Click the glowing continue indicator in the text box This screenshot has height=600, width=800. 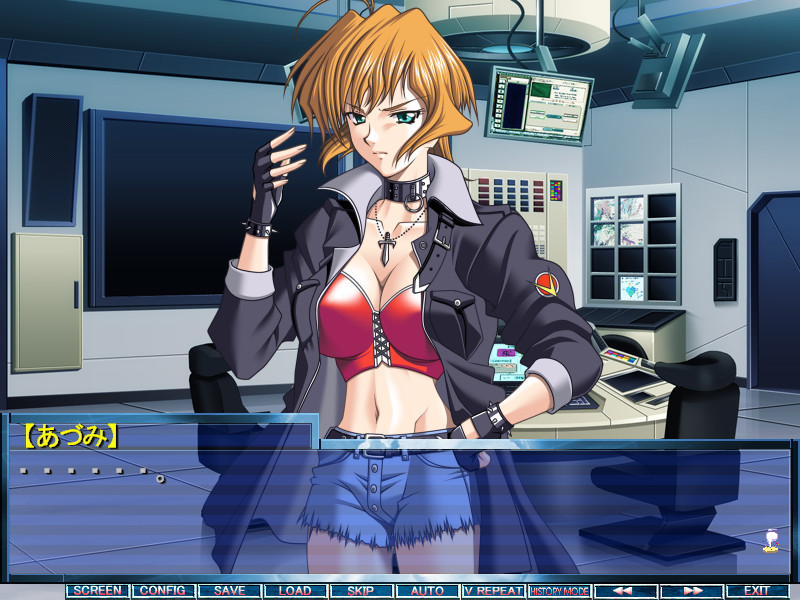coord(771,541)
